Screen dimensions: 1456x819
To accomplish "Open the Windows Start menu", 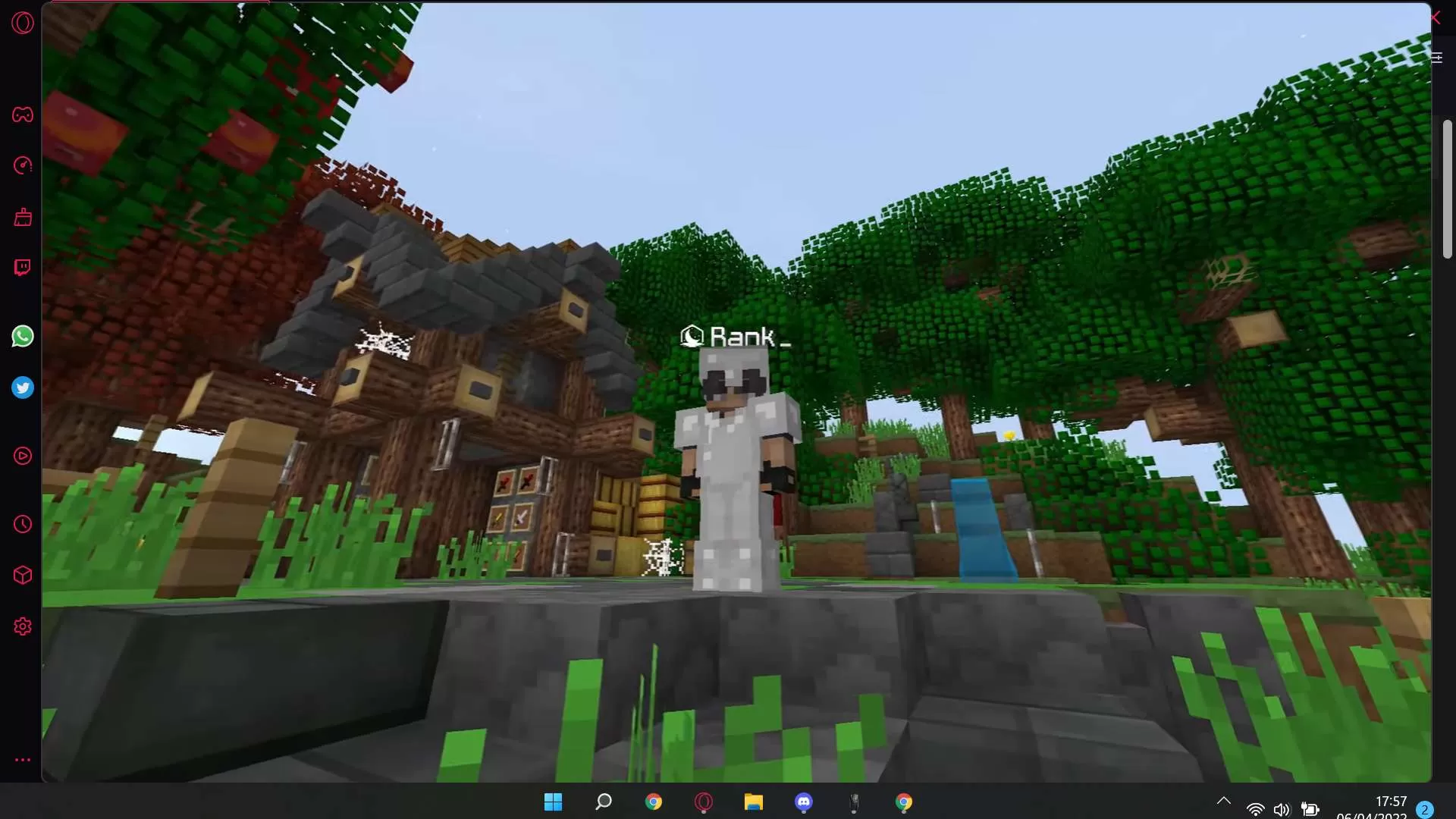I will coord(554,802).
